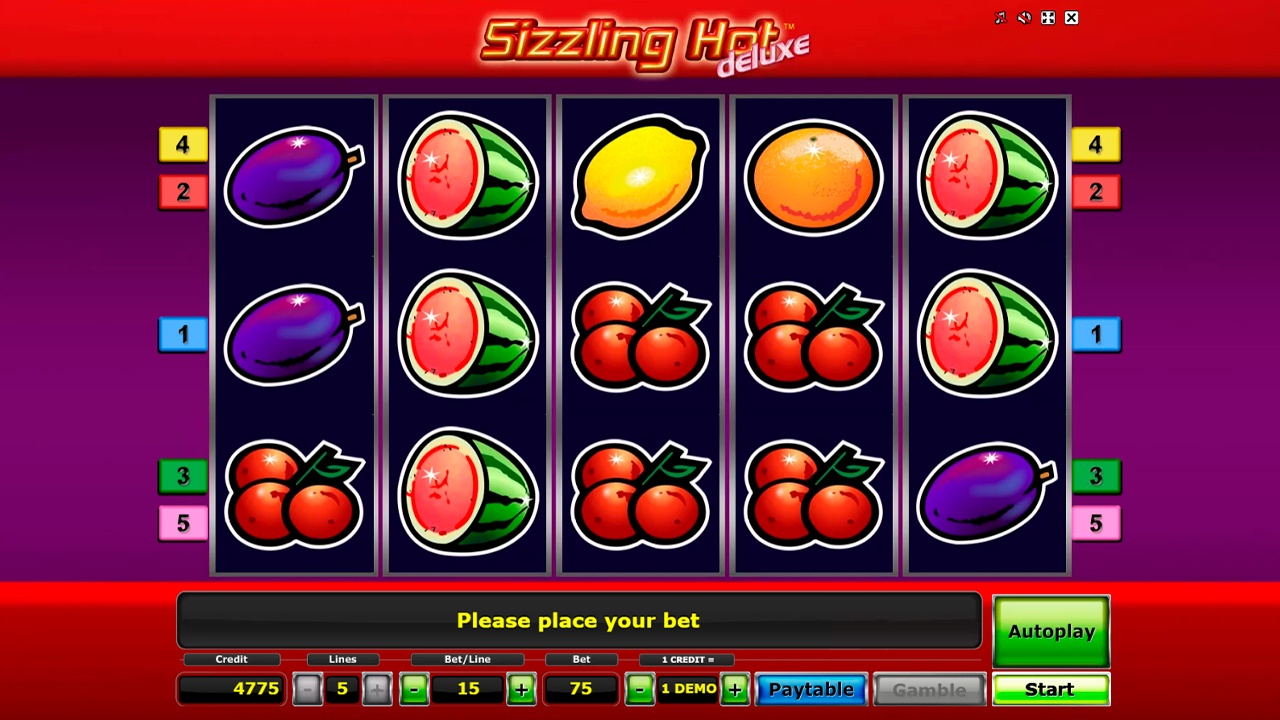This screenshot has width=1280, height=720.
Task: Click the lemon symbol on the middle reel
Action: point(640,175)
